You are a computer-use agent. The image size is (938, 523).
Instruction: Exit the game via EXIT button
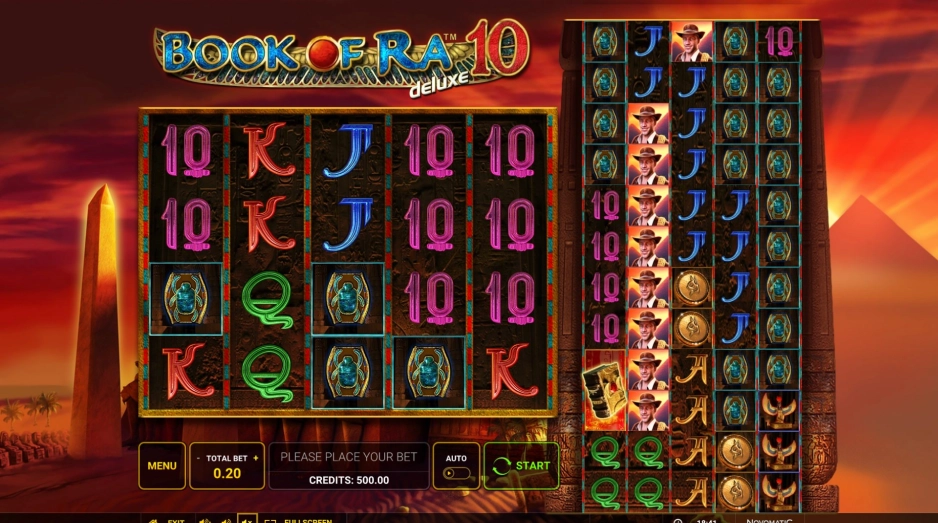tap(169, 521)
